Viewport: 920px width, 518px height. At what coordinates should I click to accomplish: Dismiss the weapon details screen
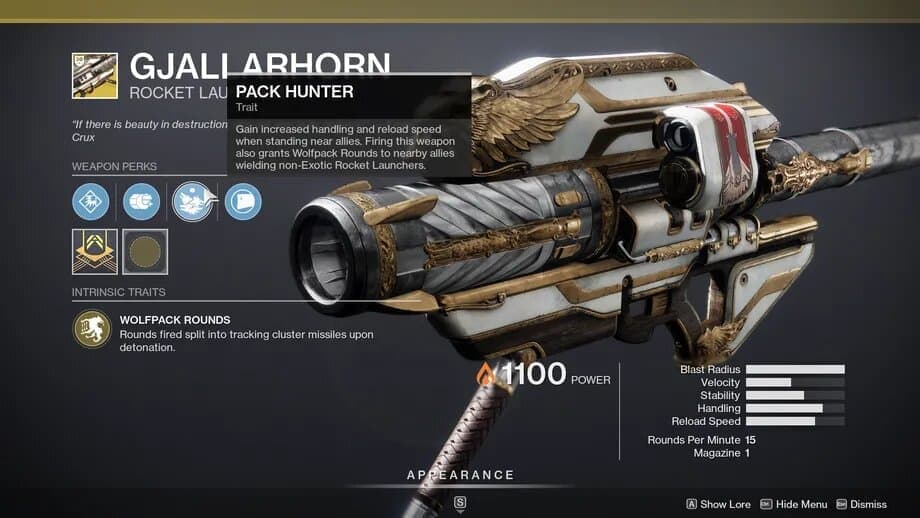click(861, 505)
